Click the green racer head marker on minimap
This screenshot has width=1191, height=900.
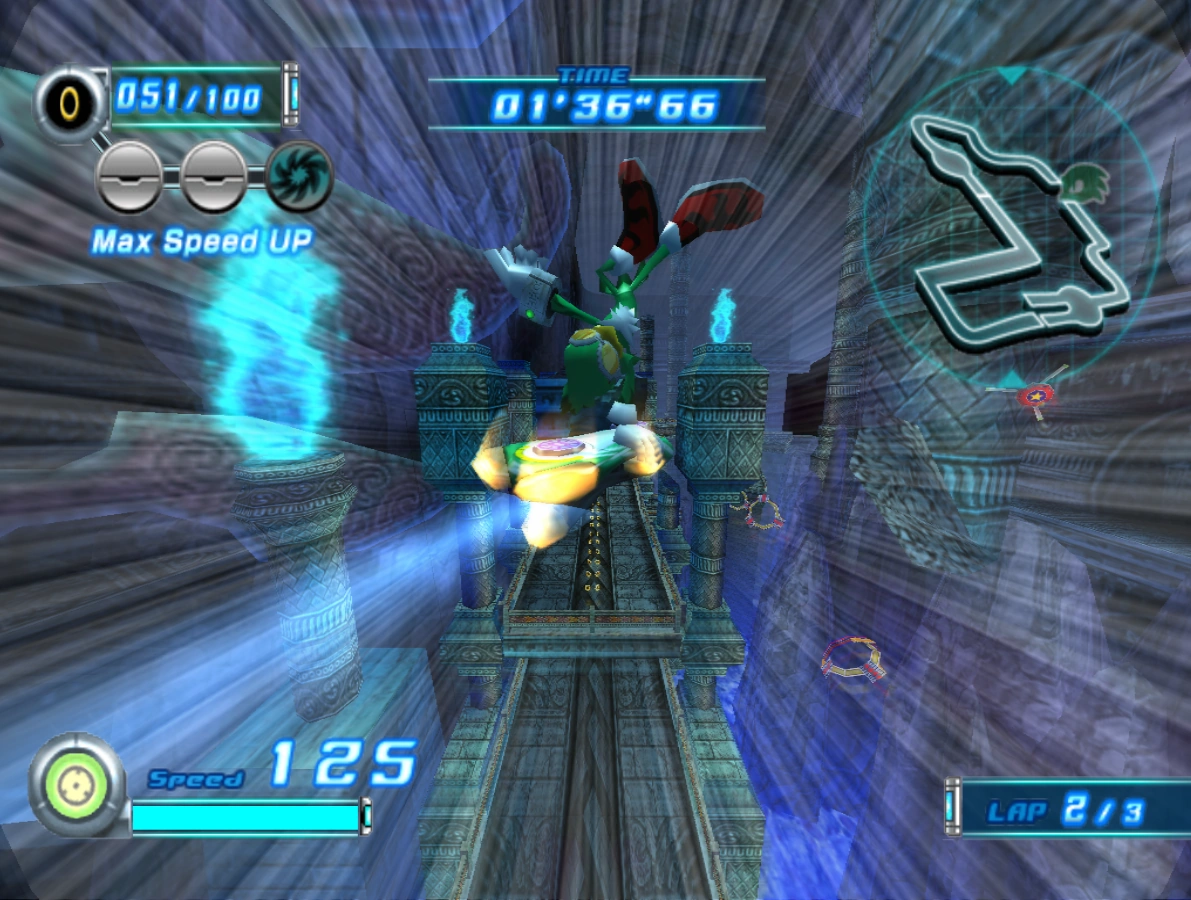point(1083,182)
